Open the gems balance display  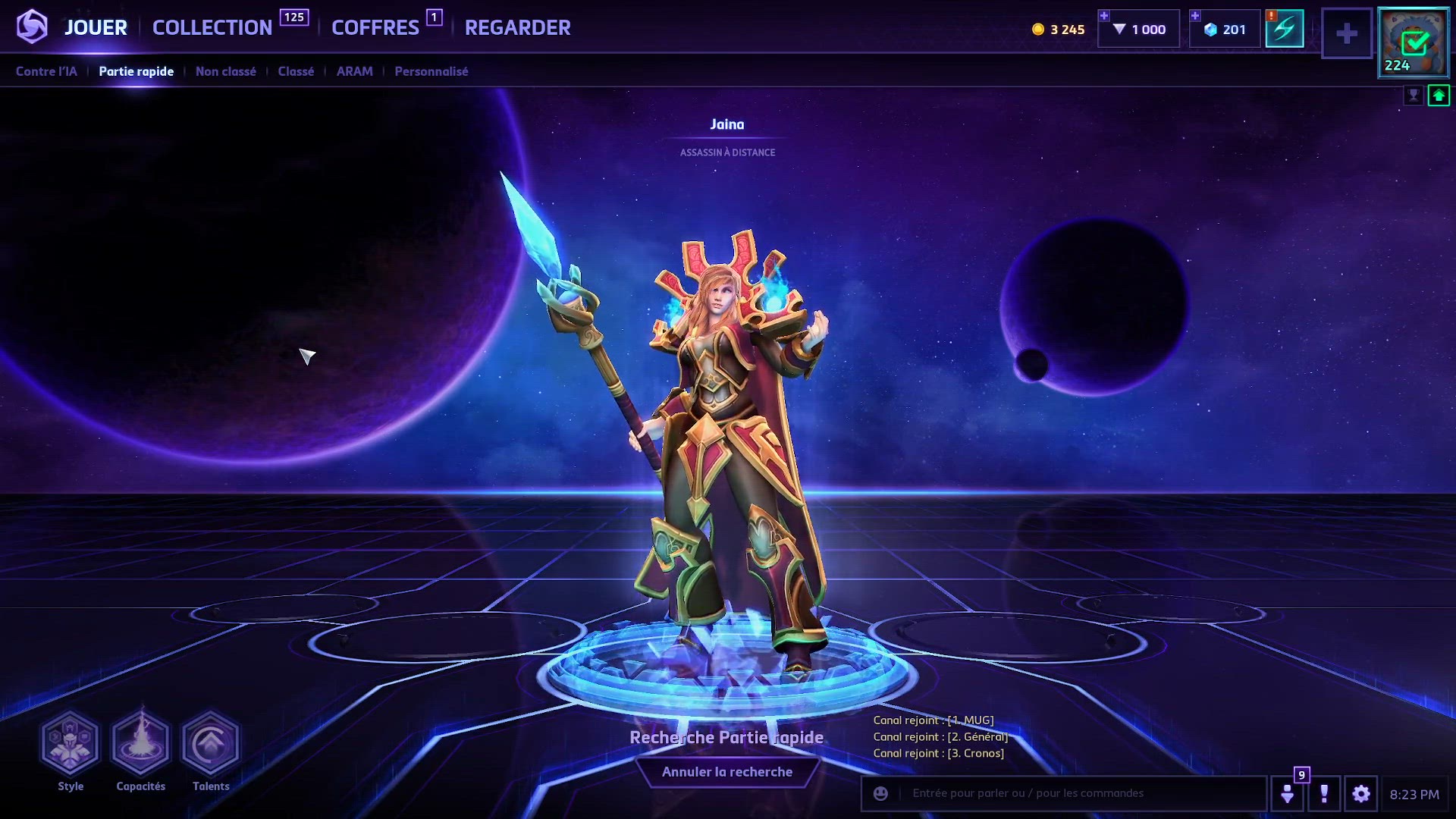pyautogui.click(x=1222, y=29)
